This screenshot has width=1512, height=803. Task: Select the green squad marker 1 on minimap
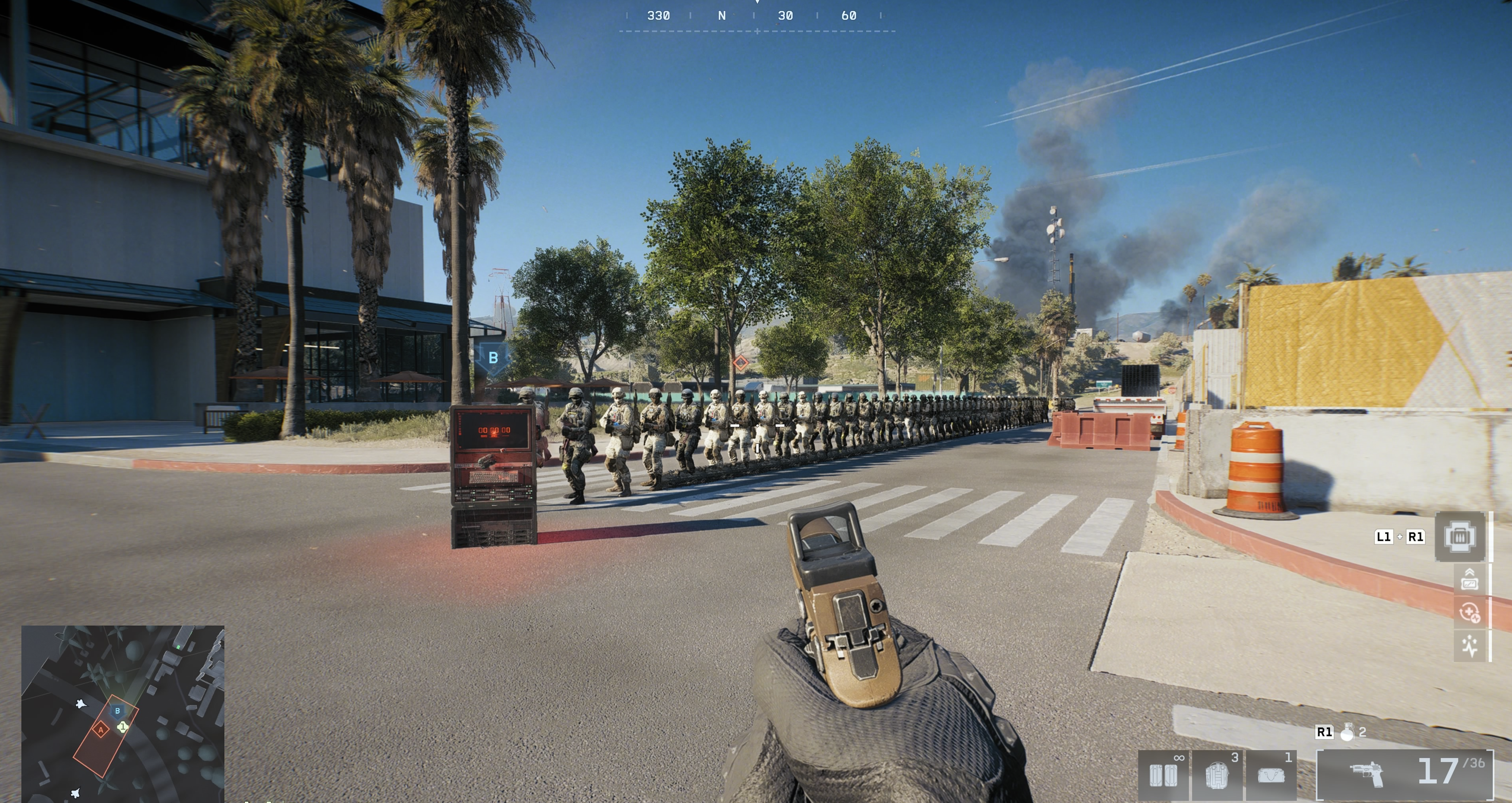123,727
